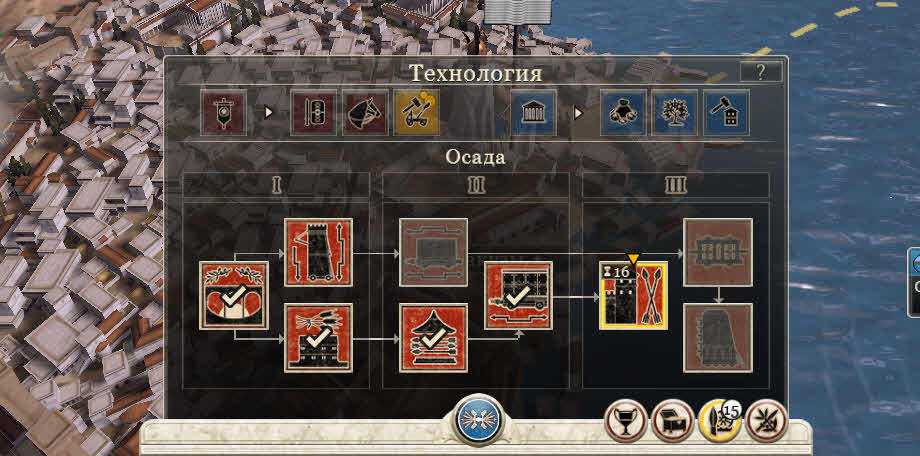Select the highlighted catapult siege branch
This screenshot has height=456, width=920.
[x=416, y=112]
